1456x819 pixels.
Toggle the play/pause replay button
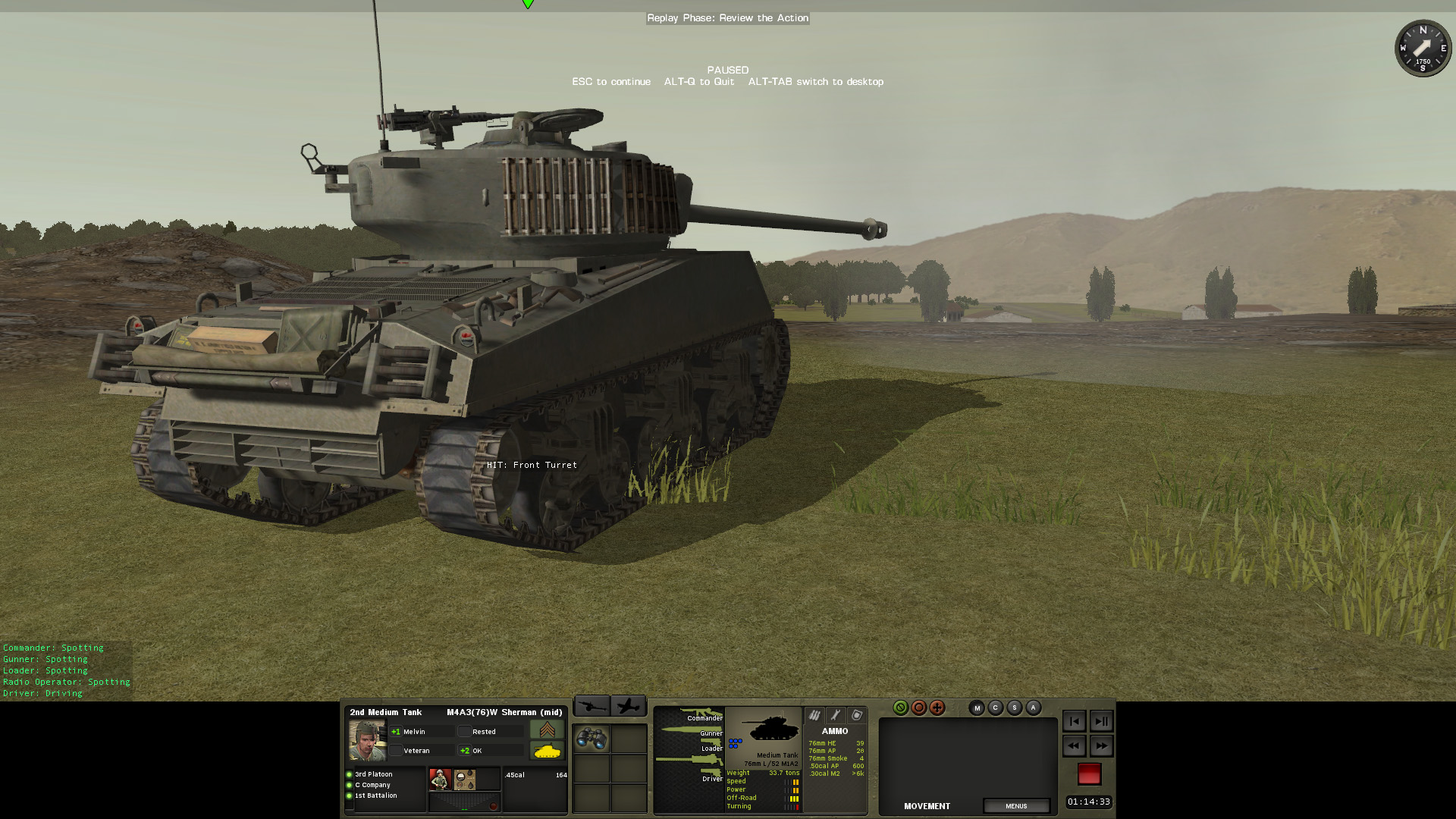click(x=1101, y=721)
